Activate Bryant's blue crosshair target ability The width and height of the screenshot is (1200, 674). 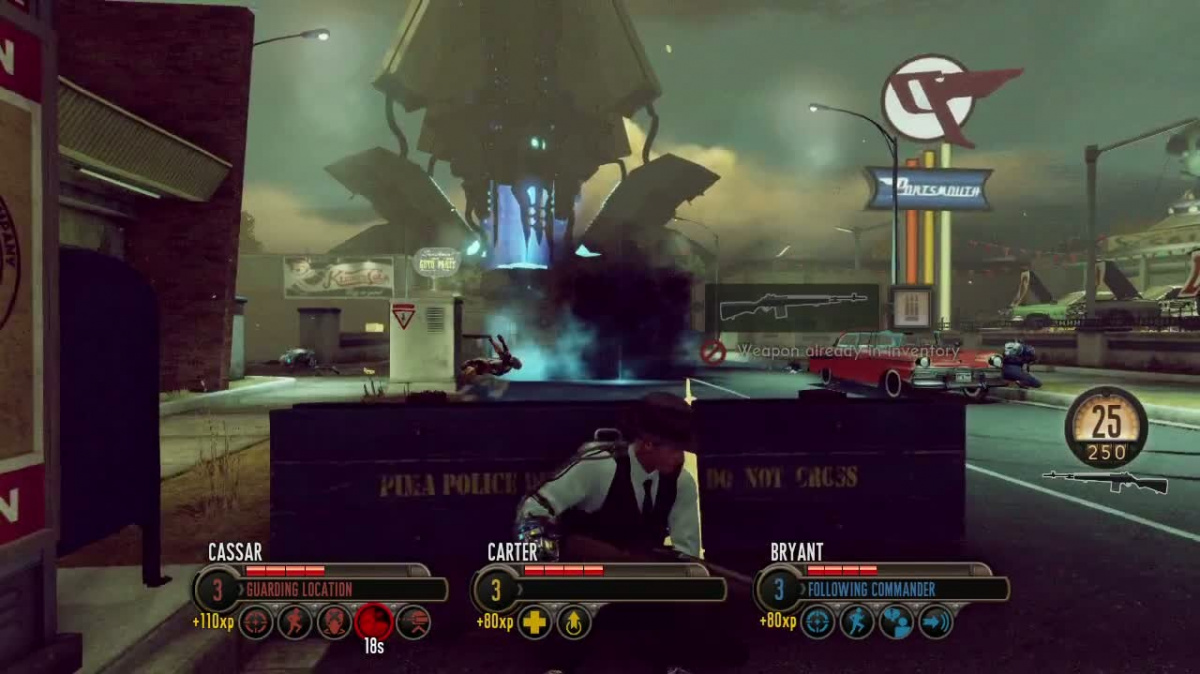817,621
